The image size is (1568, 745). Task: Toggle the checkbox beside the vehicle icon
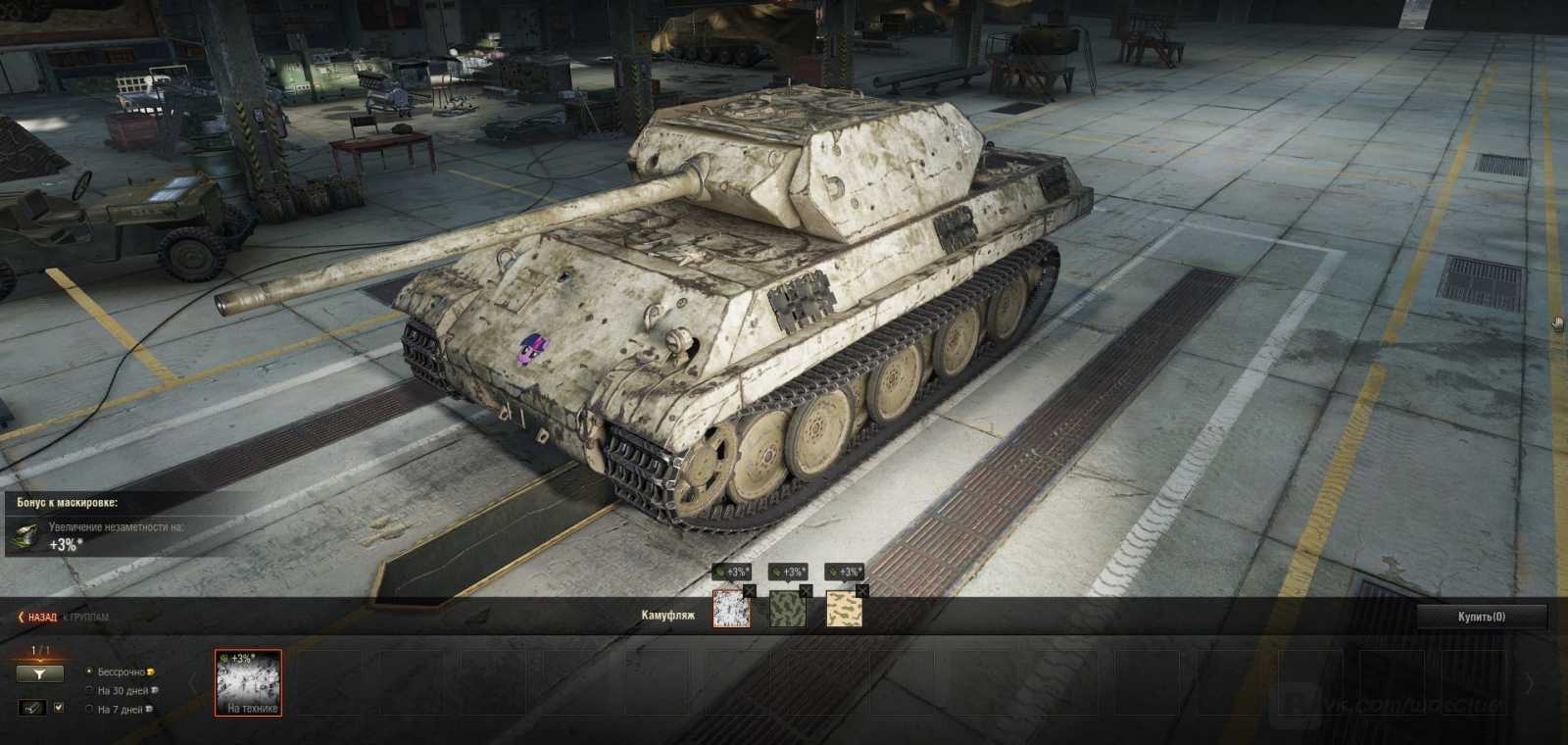59,707
